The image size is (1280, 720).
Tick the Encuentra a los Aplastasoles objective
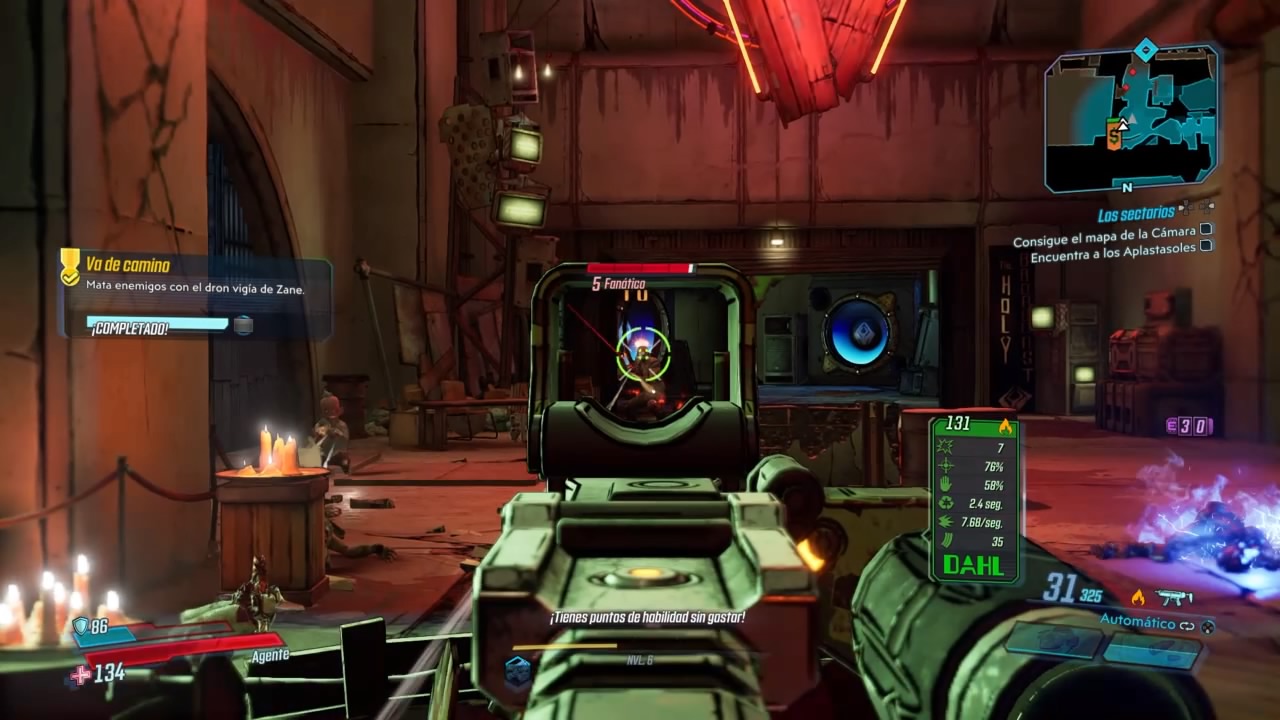(x=1206, y=247)
